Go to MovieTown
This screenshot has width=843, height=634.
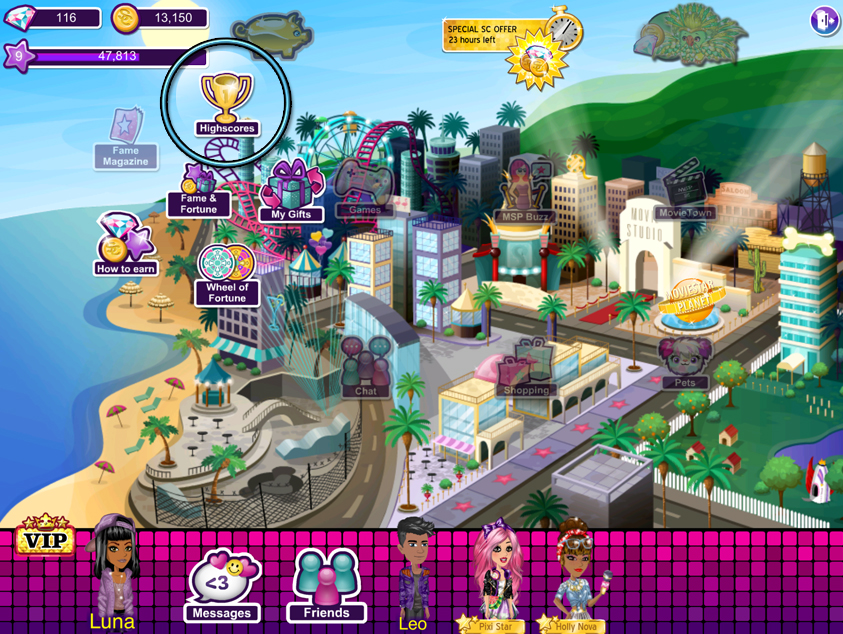[x=685, y=190]
